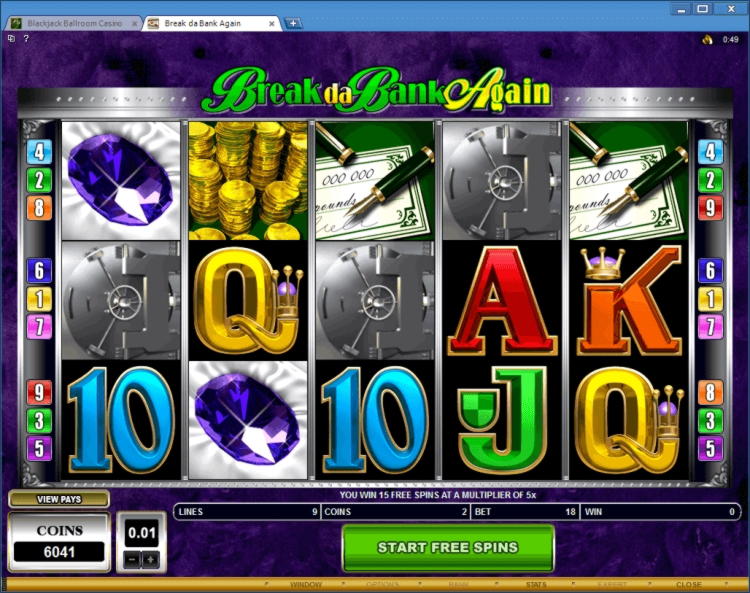Image resolution: width=750 pixels, height=593 pixels.
Task: Click Close in the bottom bar
Action: point(688,584)
